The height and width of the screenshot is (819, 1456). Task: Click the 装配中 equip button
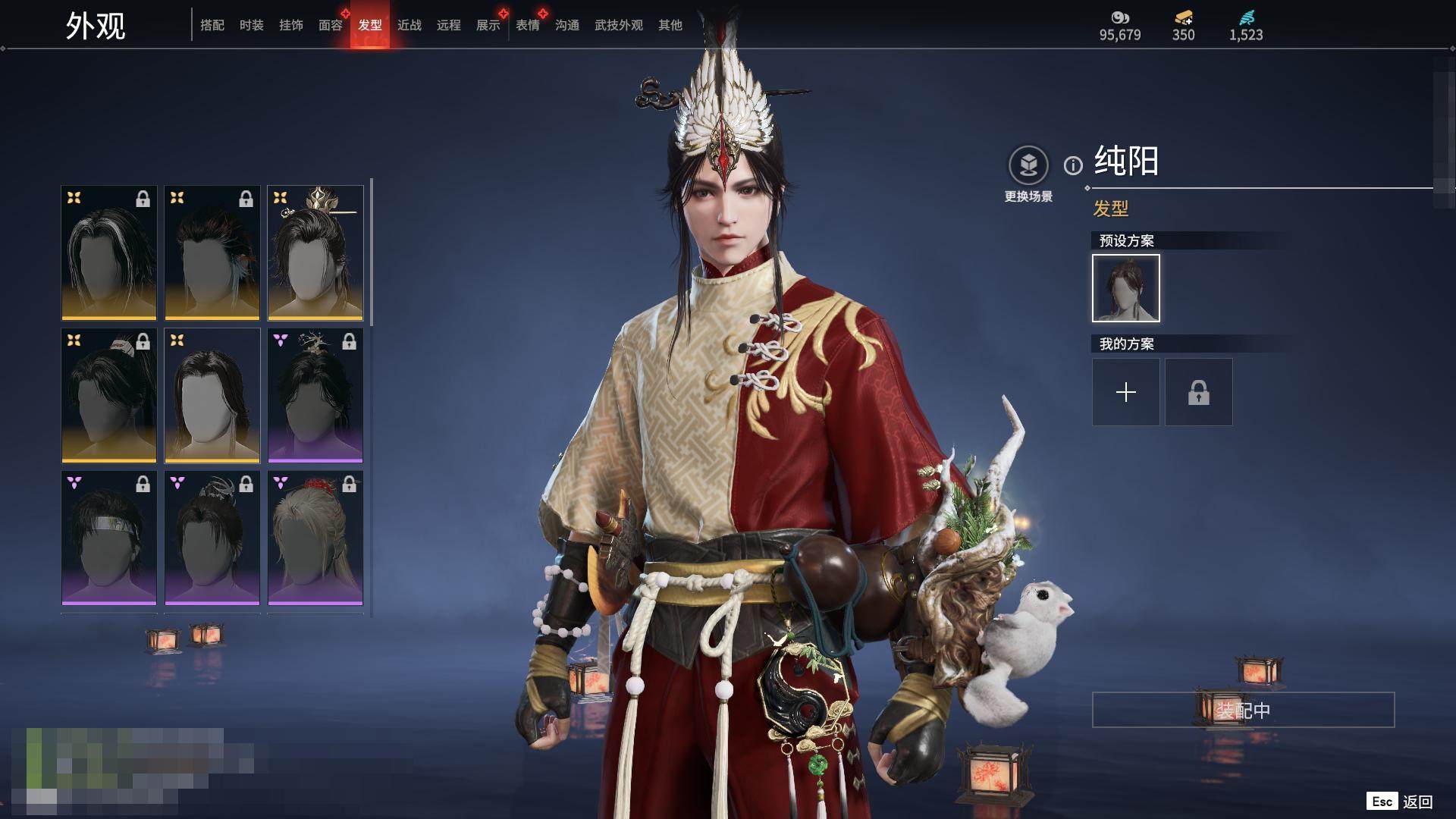(1243, 710)
